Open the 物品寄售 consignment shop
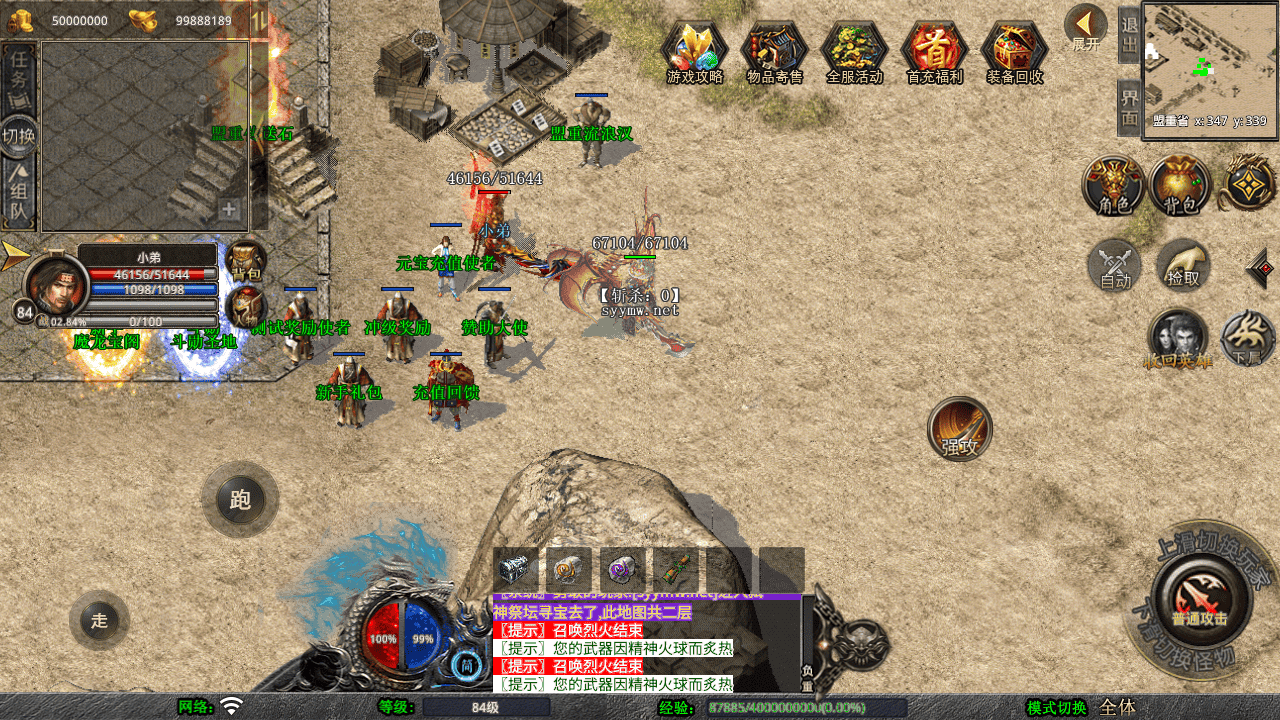 [x=774, y=51]
